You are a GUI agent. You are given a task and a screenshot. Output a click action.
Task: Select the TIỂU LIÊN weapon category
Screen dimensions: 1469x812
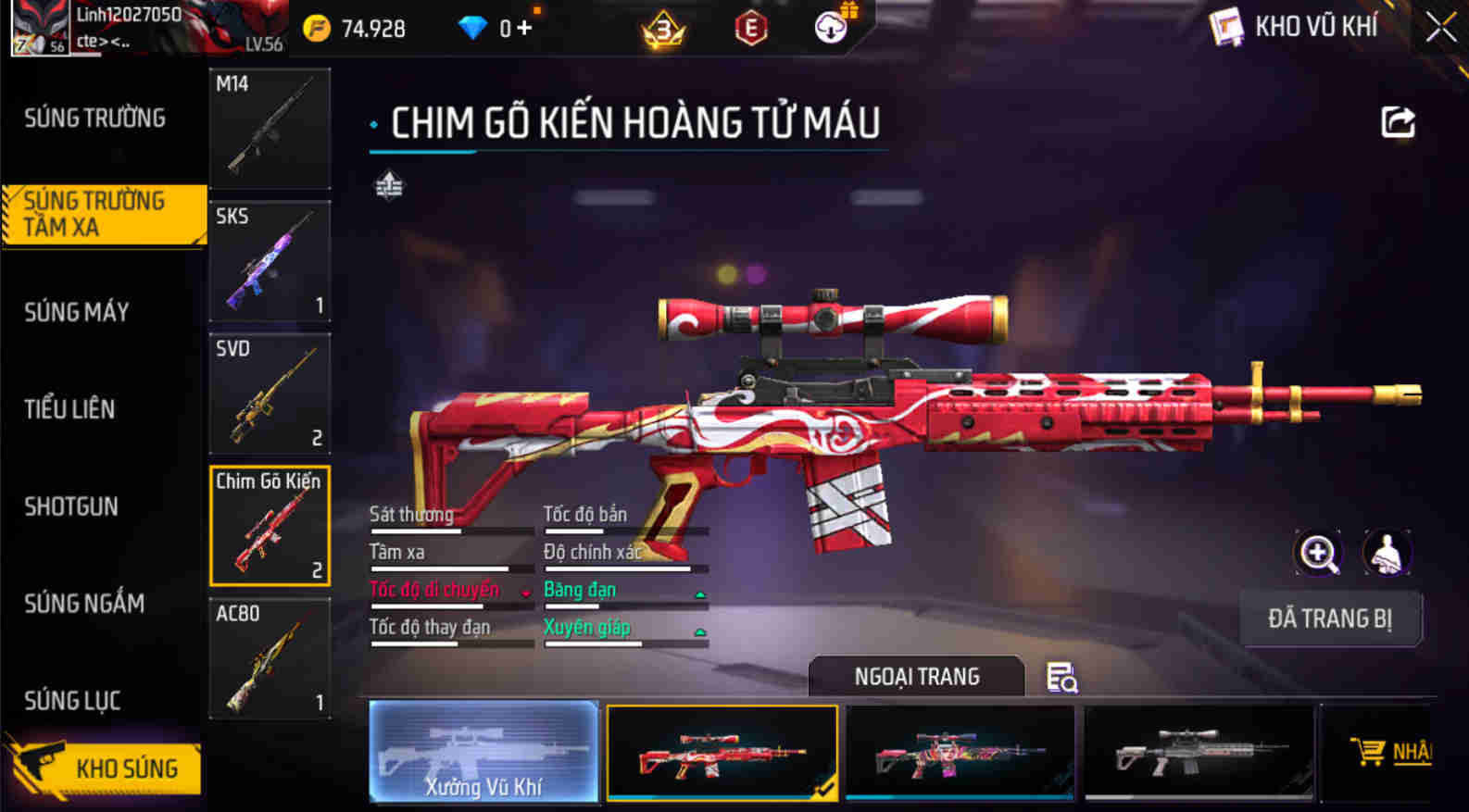[70, 409]
